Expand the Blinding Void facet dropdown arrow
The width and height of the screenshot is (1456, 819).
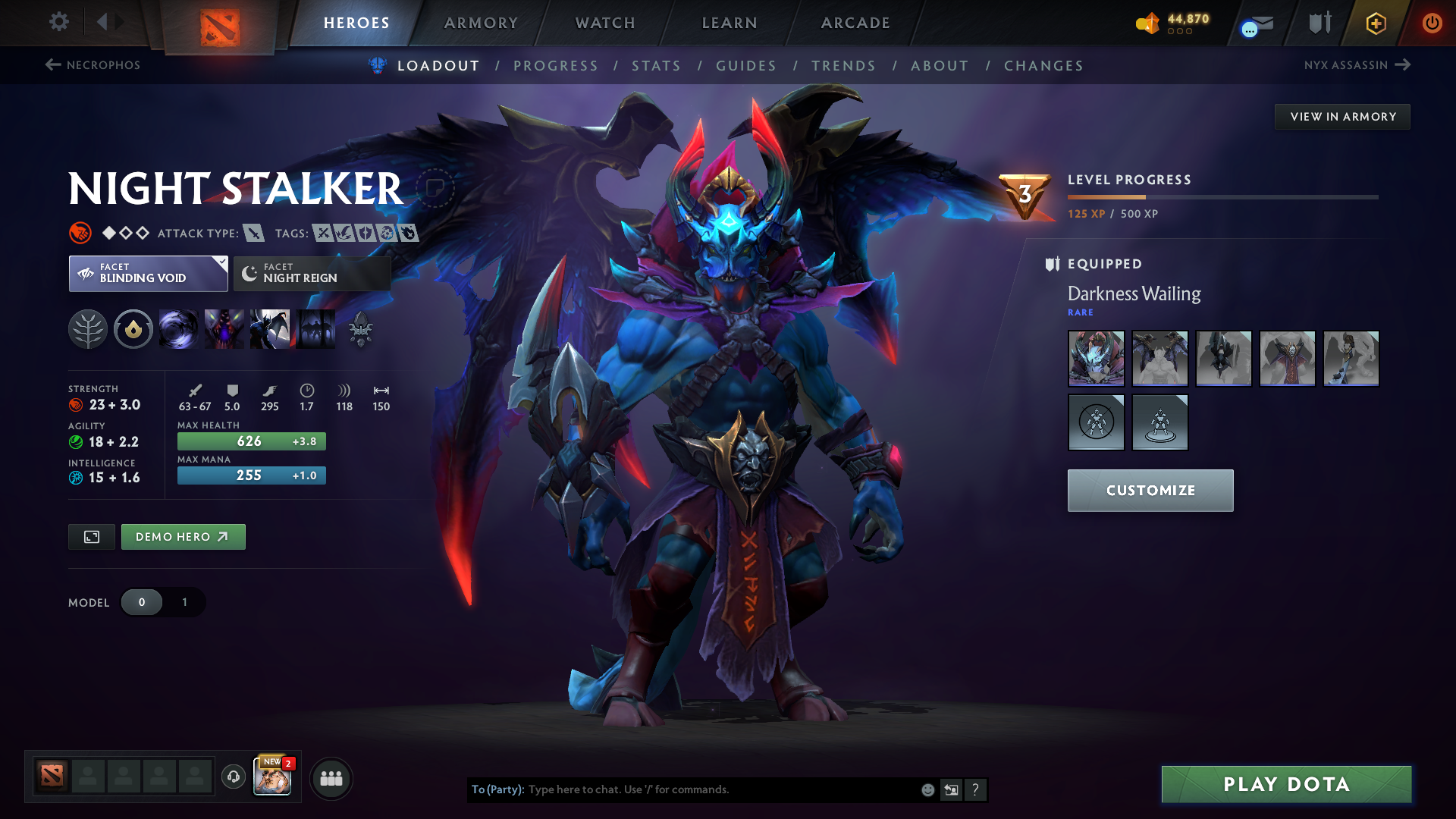(221, 264)
